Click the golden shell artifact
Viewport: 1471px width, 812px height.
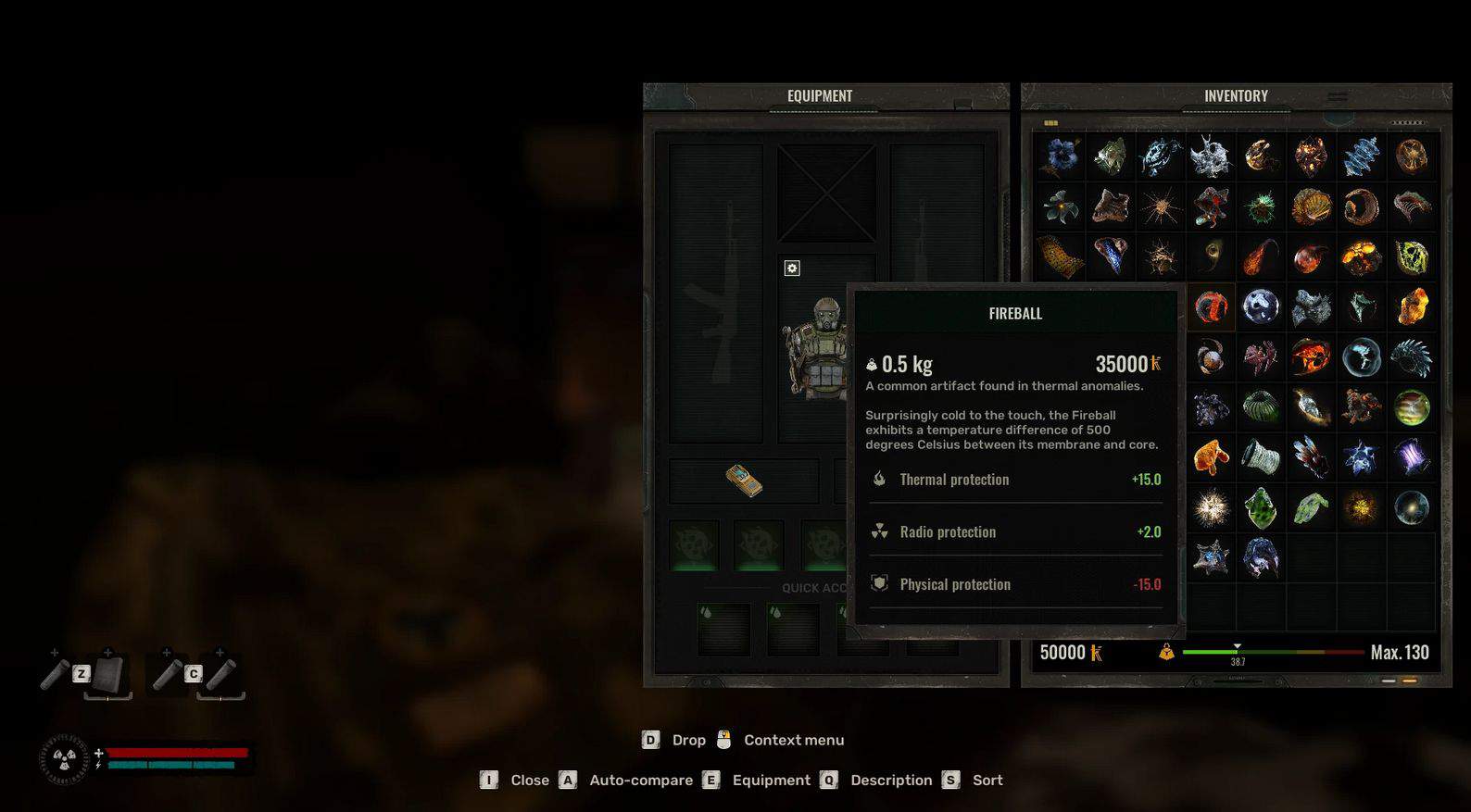pyautogui.click(x=1311, y=207)
